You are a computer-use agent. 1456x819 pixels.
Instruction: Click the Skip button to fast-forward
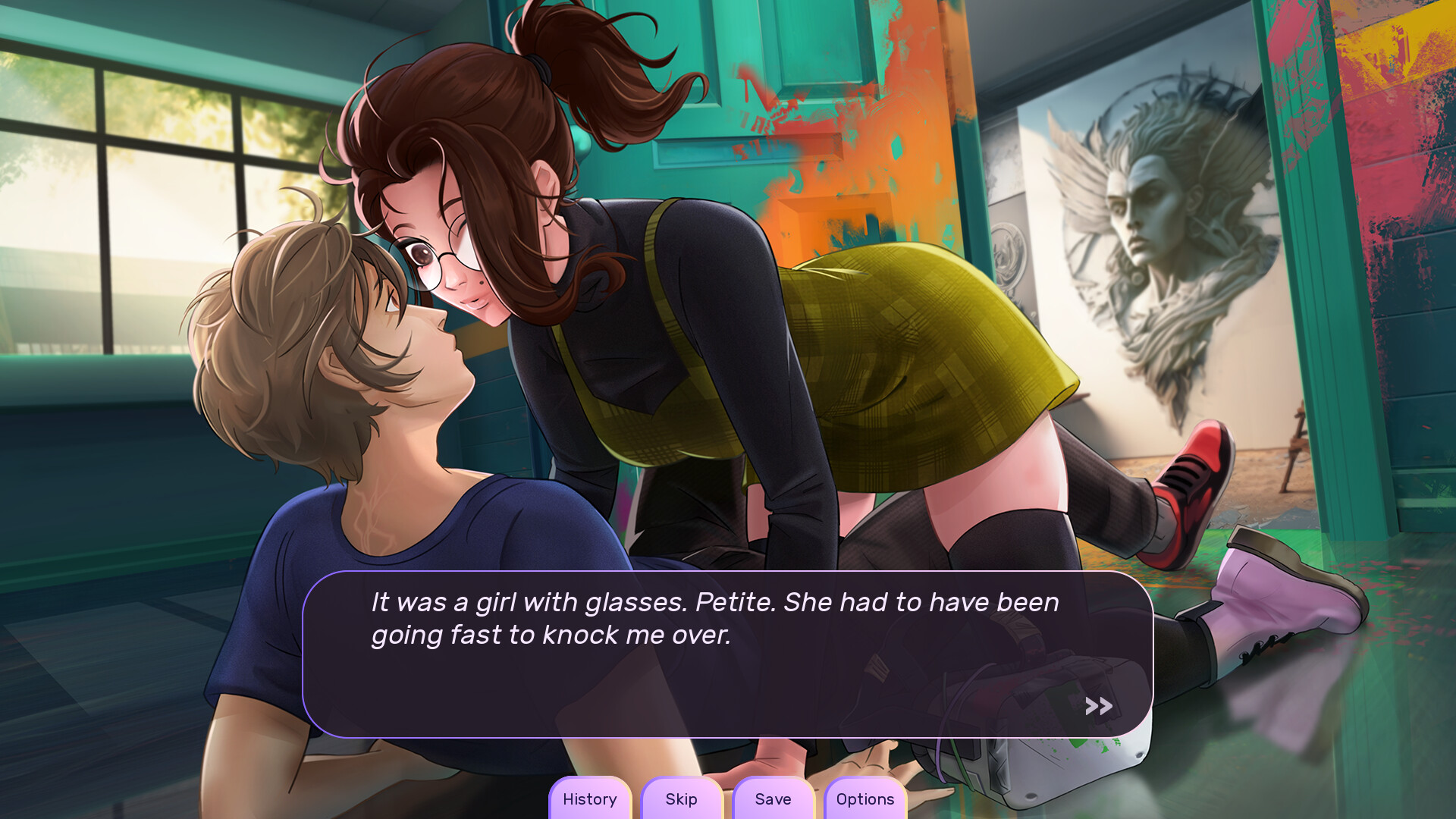point(681,799)
